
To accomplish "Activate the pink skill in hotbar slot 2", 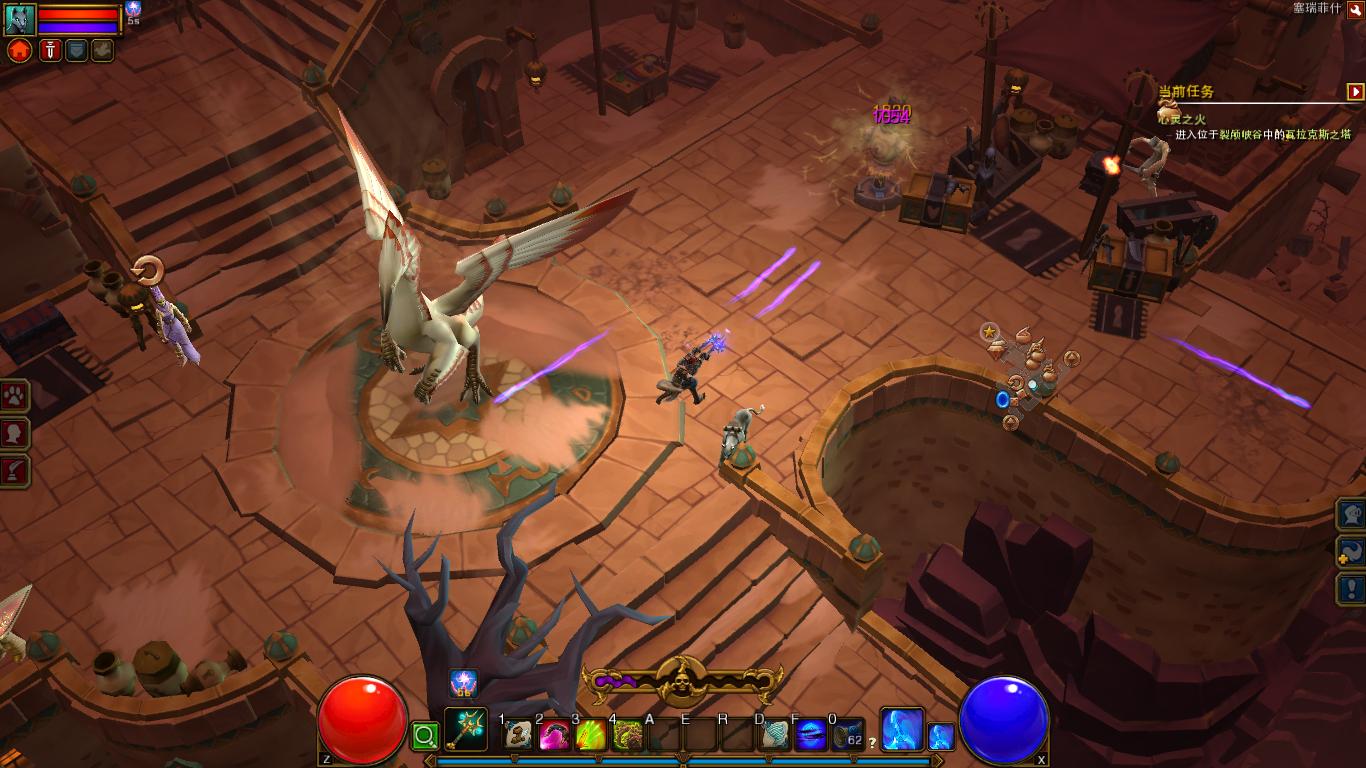I will [x=554, y=736].
